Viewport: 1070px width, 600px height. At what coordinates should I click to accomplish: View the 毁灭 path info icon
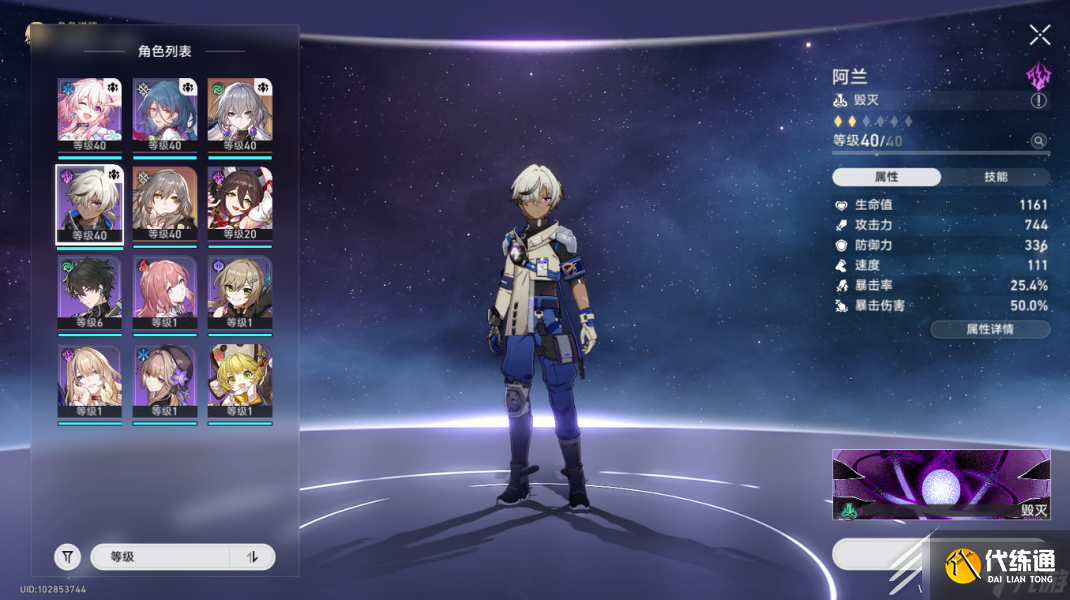click(x=1039, y=101)
